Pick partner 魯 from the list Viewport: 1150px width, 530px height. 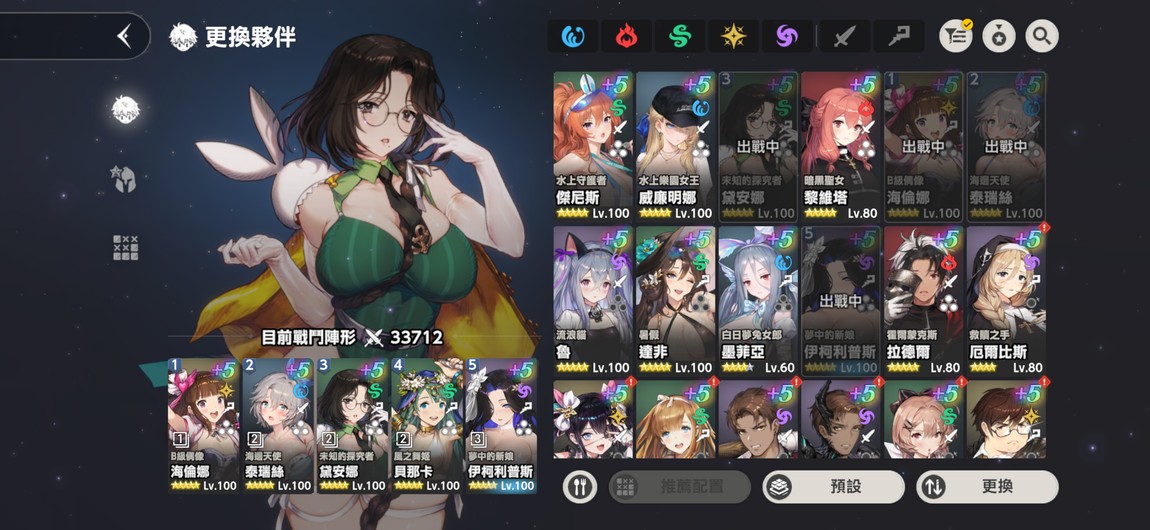coord(593,300)
